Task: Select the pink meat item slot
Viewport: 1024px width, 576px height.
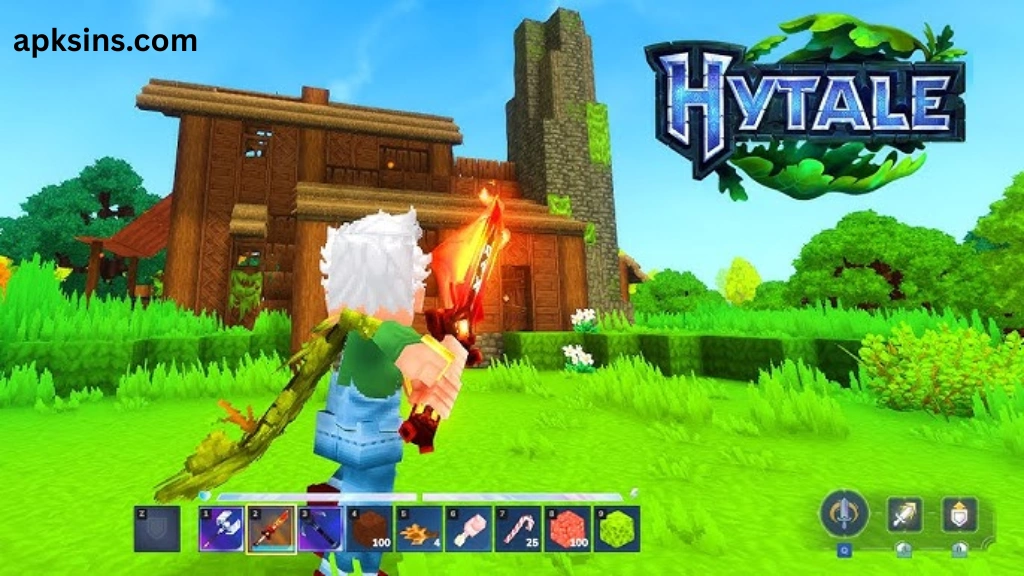Action: click(x=468, y=529)
